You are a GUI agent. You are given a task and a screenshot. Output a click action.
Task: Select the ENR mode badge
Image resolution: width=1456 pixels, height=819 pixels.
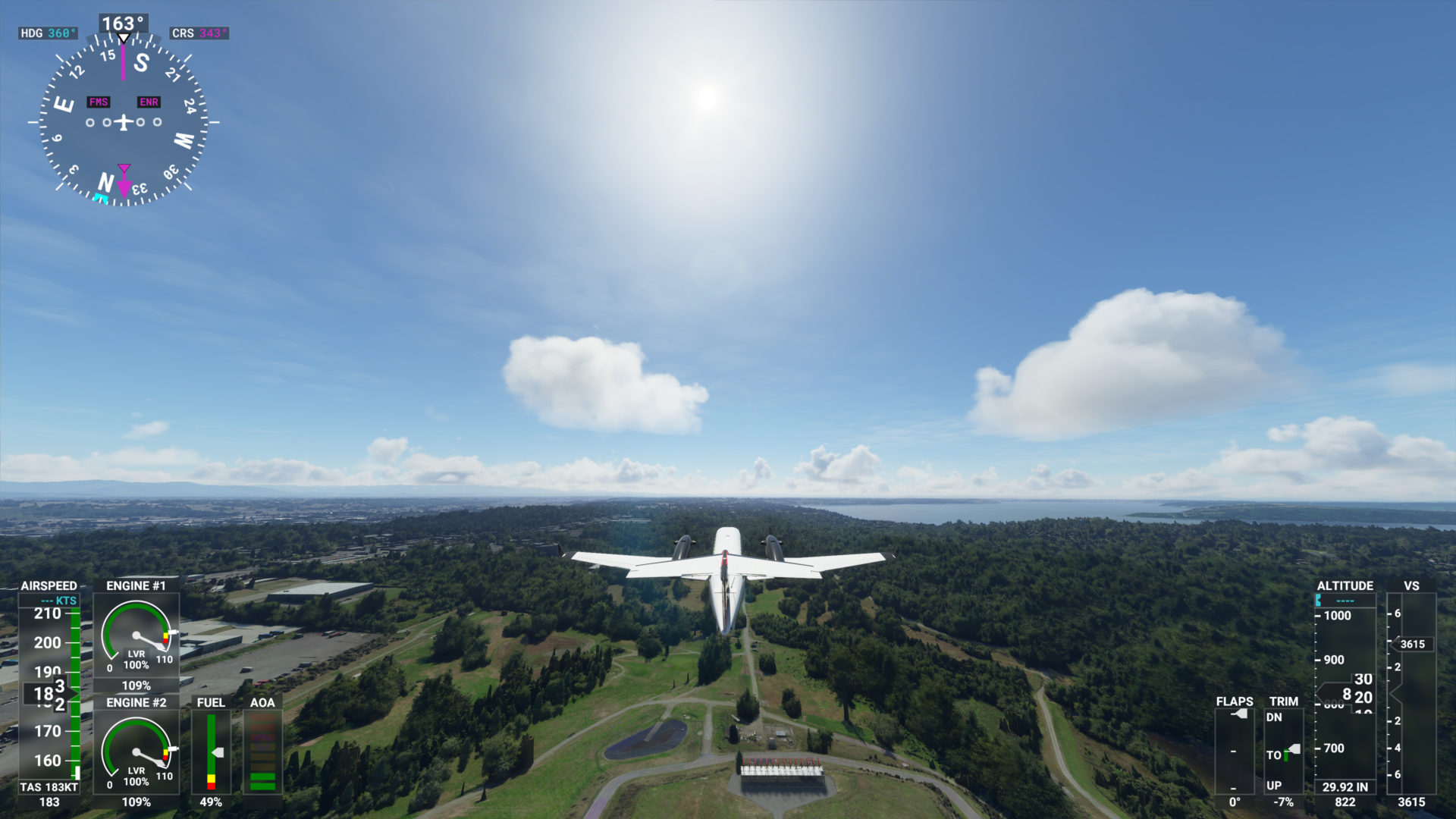[147, 101]
